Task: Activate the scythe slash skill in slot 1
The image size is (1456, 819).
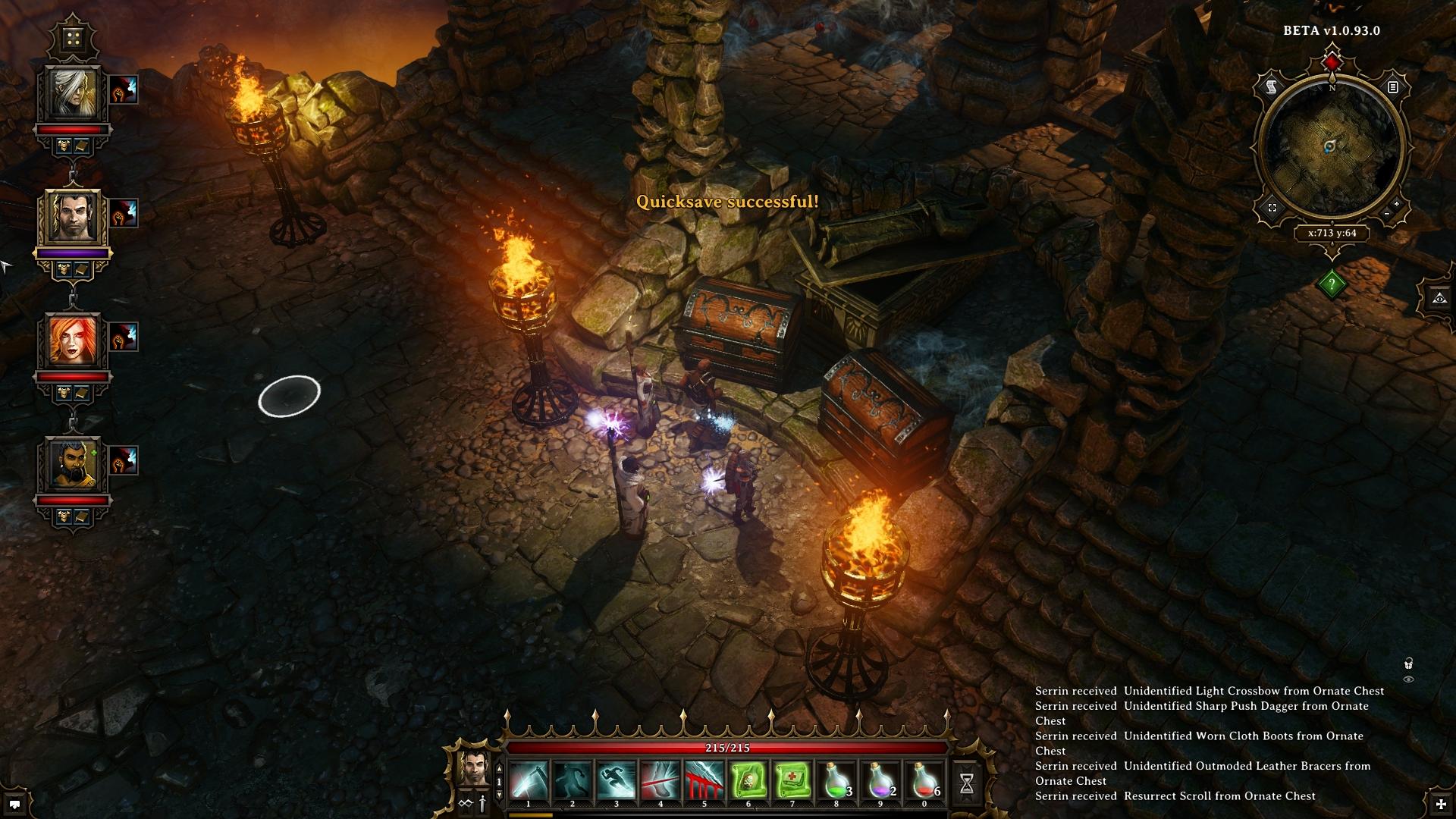Action: 529,781
